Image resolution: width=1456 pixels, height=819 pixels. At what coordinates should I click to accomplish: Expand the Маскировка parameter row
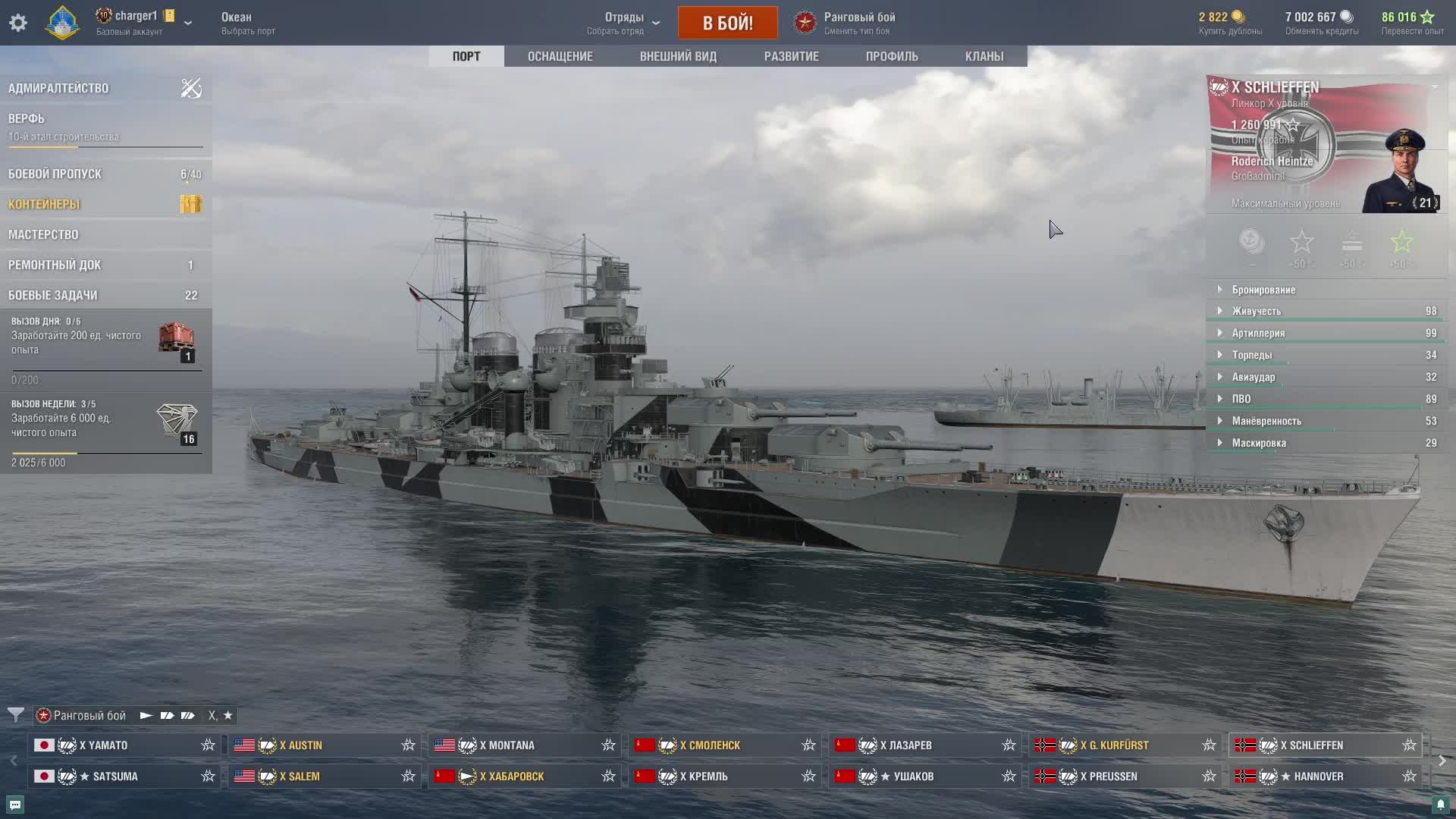pyautogui.click(x=1259, y=443)
